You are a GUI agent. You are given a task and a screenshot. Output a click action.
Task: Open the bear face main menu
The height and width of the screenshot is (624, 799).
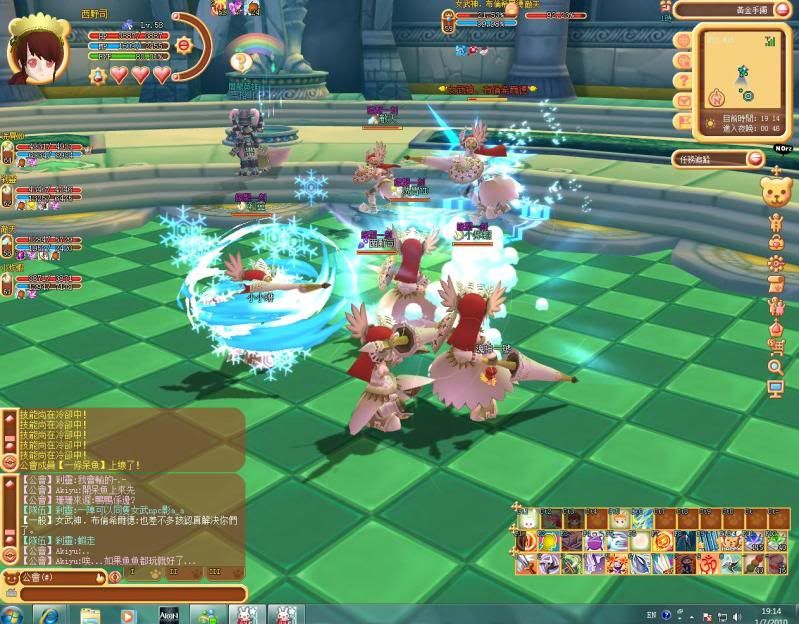tap(777, 193)
